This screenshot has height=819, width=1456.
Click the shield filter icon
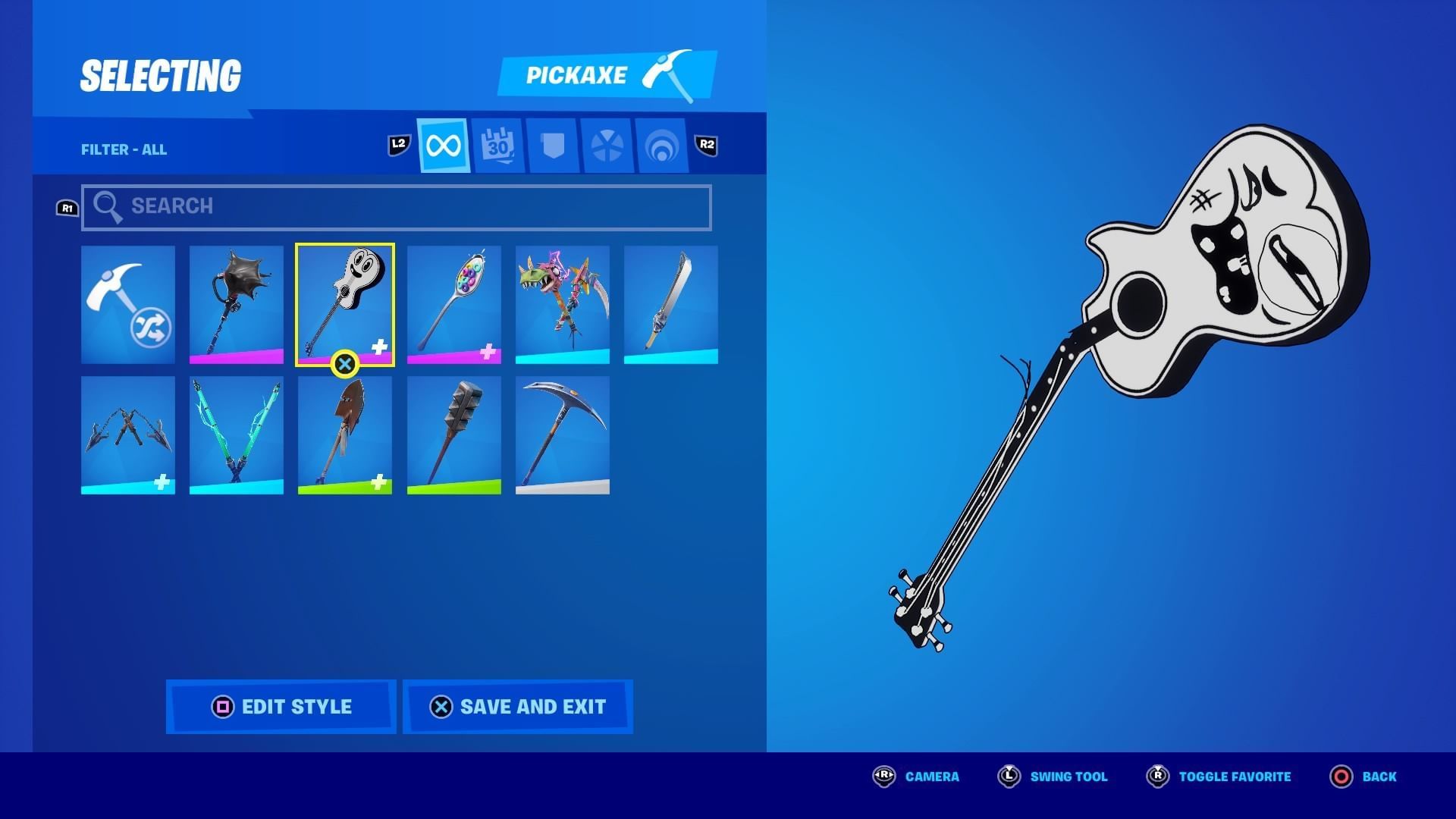pyautogui.click(x=552, y=143)
